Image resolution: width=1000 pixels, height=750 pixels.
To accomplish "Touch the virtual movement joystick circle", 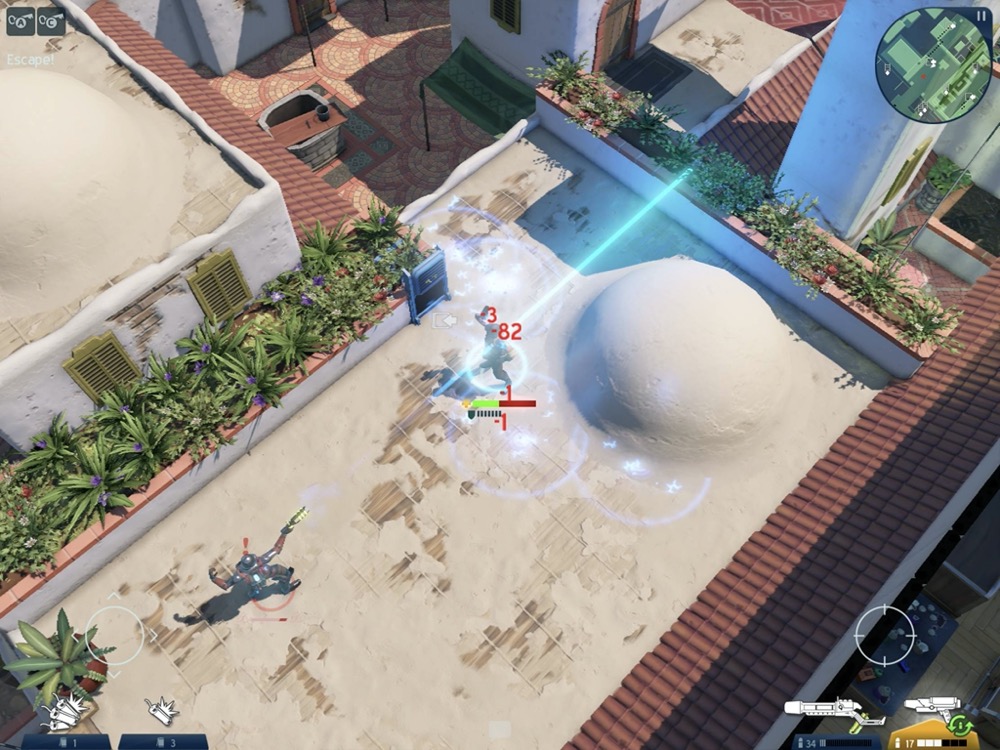I will pos(114,634).
